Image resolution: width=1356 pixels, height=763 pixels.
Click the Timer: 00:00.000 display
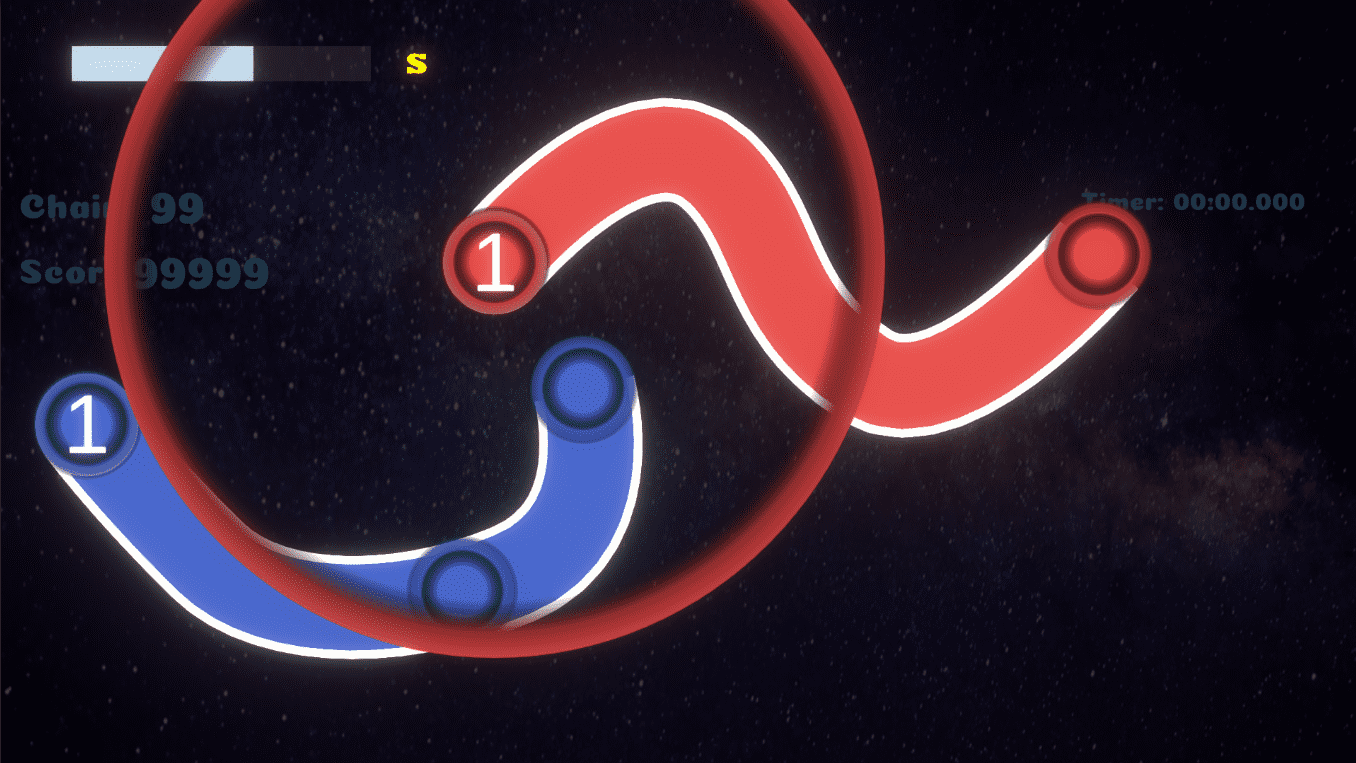1190,201
